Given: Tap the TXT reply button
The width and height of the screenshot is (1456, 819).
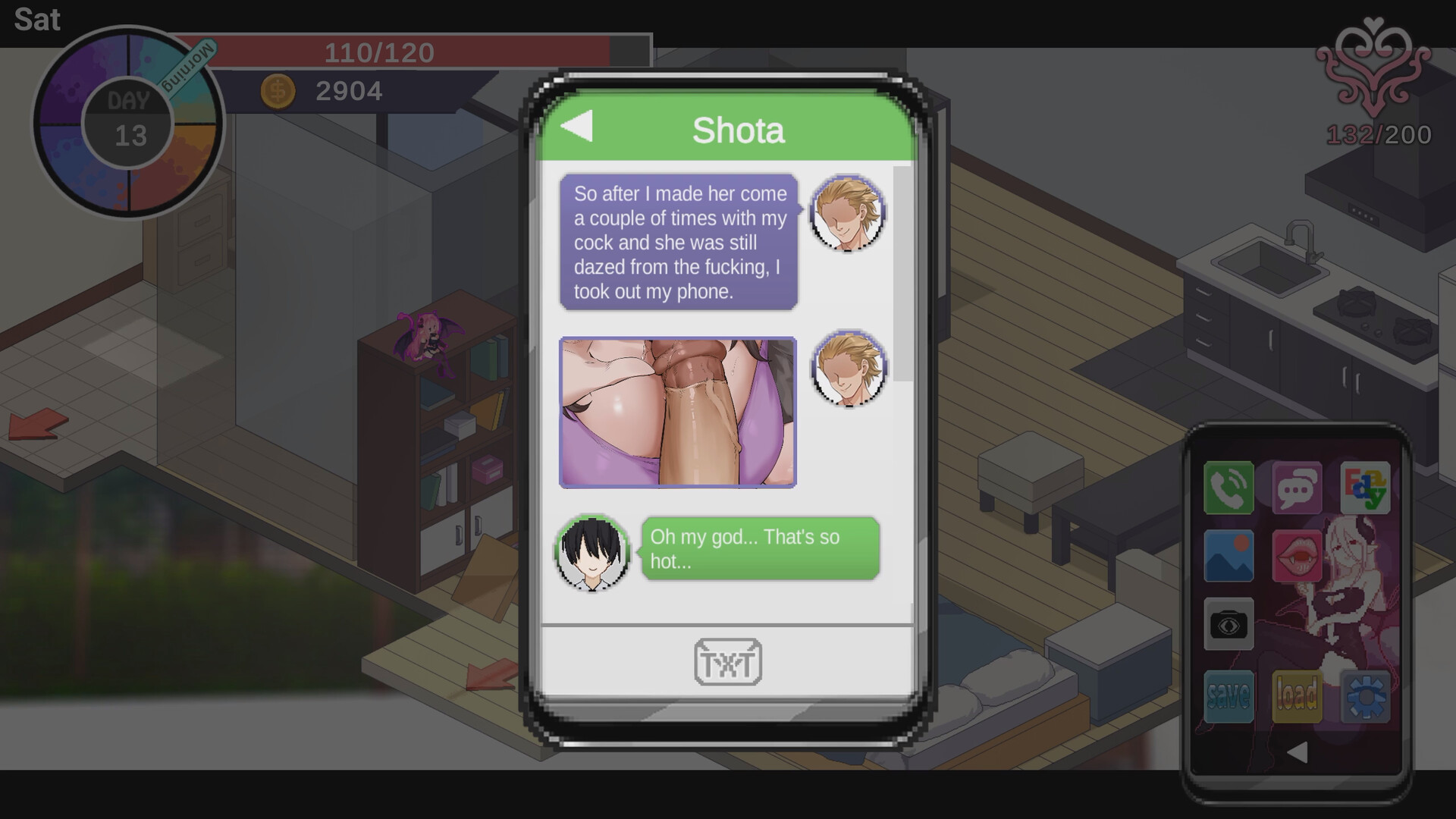Looking at the screenshot, I should (728, 662).
